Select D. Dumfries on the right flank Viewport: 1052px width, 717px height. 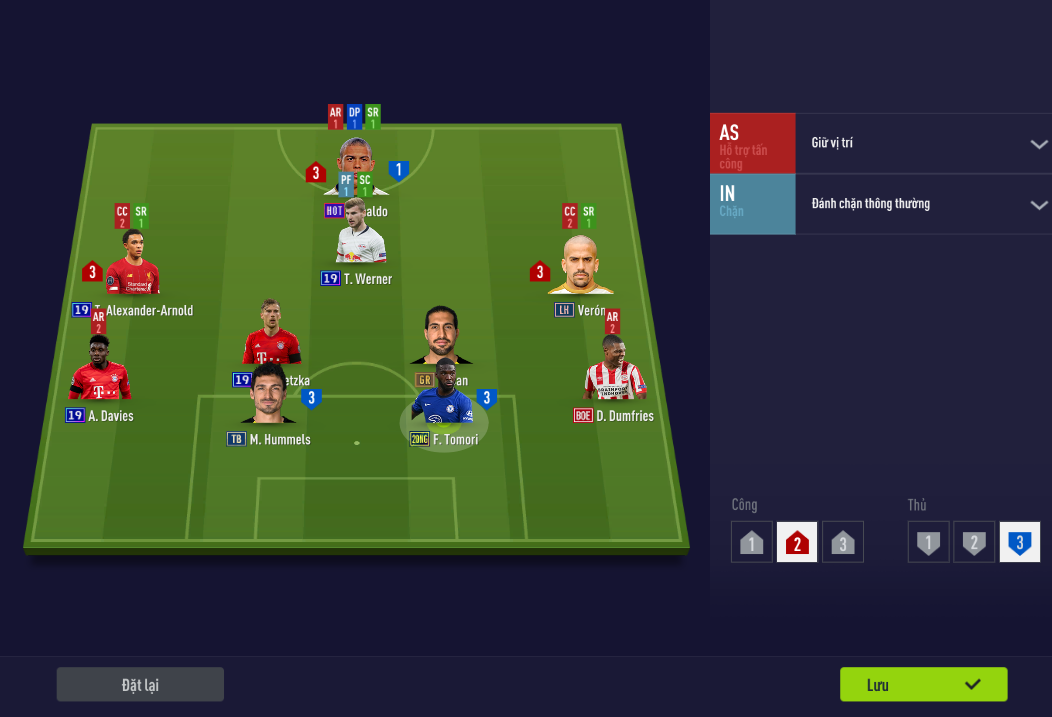point(615,370)
